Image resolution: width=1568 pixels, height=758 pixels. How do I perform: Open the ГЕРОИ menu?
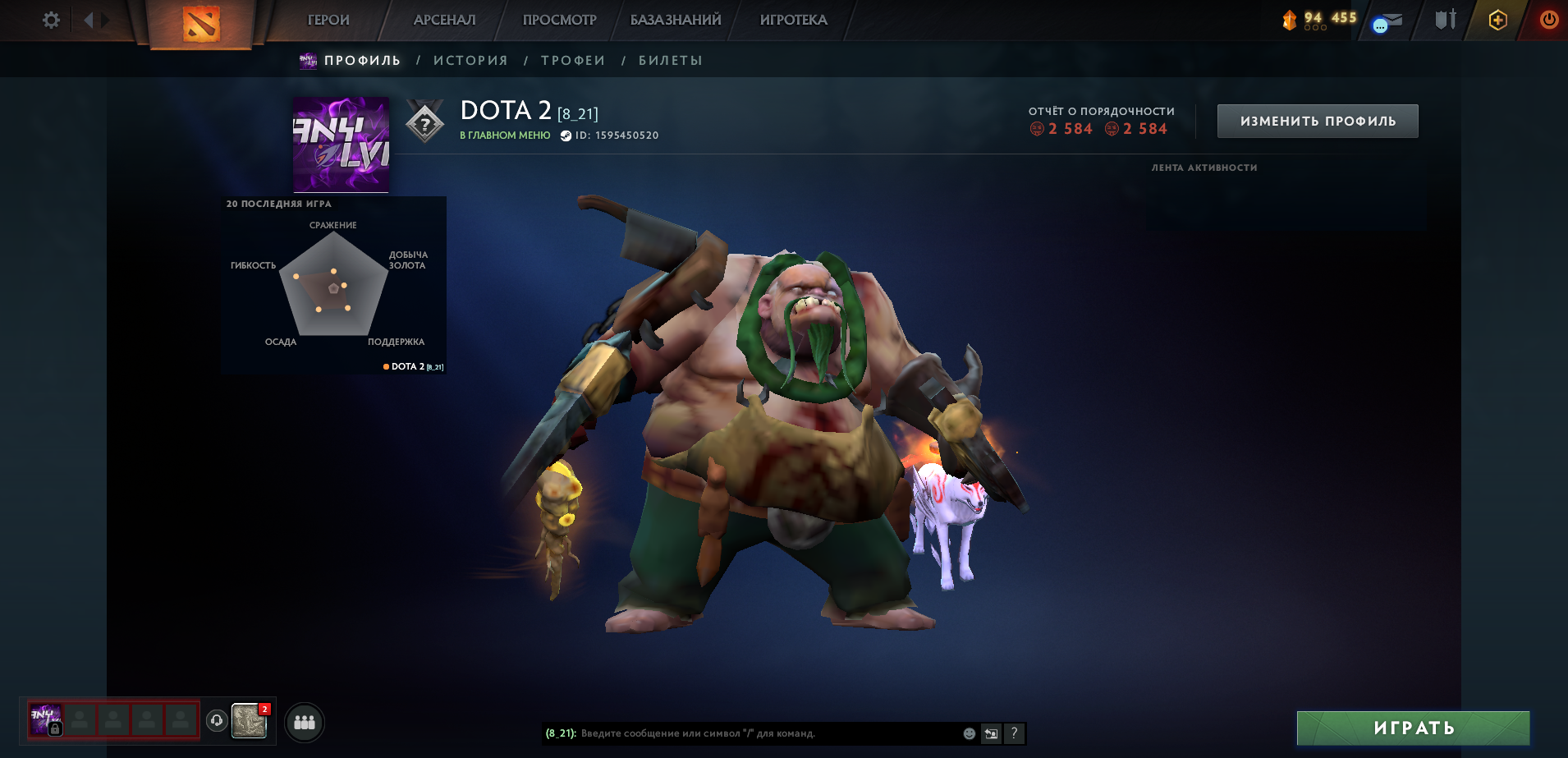tap(328, 19)
